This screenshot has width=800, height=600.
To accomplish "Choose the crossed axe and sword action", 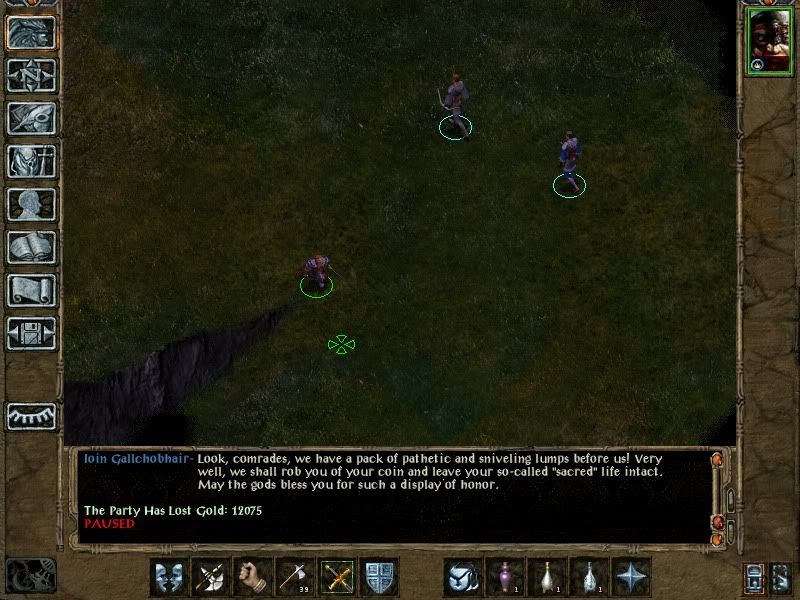I will pos(211,577).
